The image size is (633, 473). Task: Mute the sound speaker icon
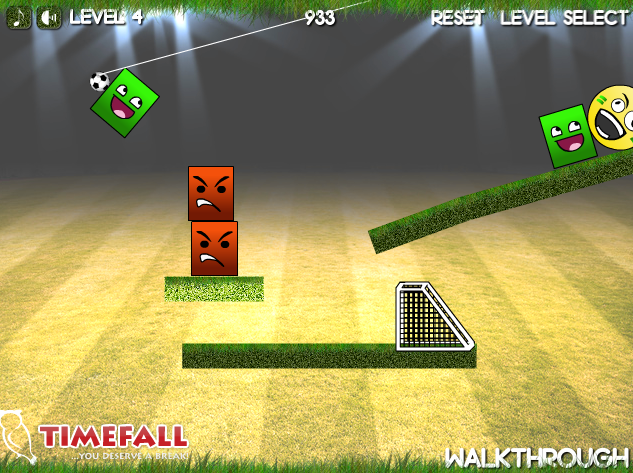click(x=48, y=18)
